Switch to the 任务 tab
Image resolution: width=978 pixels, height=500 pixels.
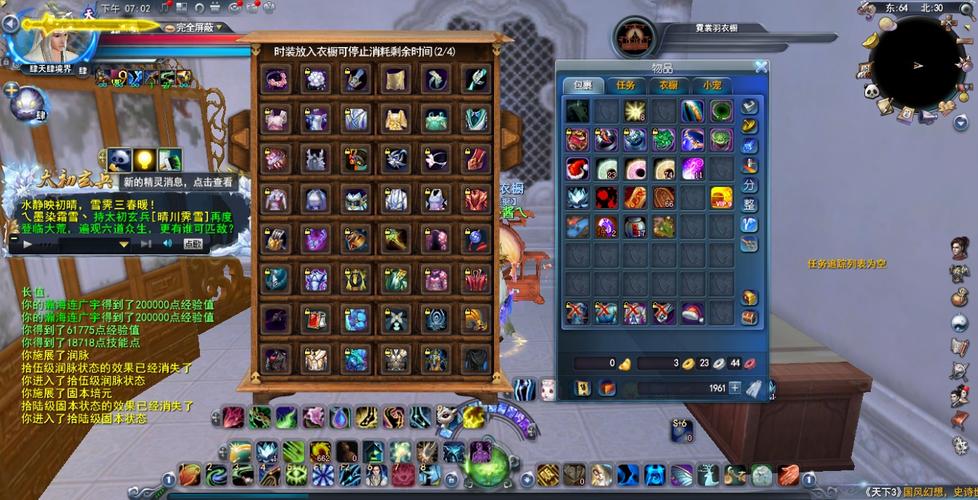(x=626, y=86)
